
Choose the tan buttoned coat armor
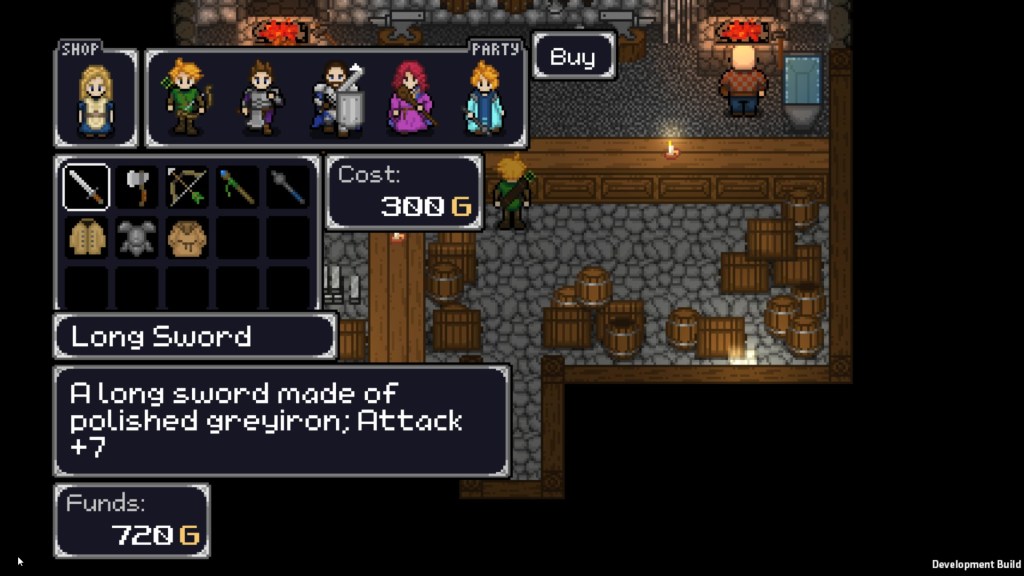86,237
